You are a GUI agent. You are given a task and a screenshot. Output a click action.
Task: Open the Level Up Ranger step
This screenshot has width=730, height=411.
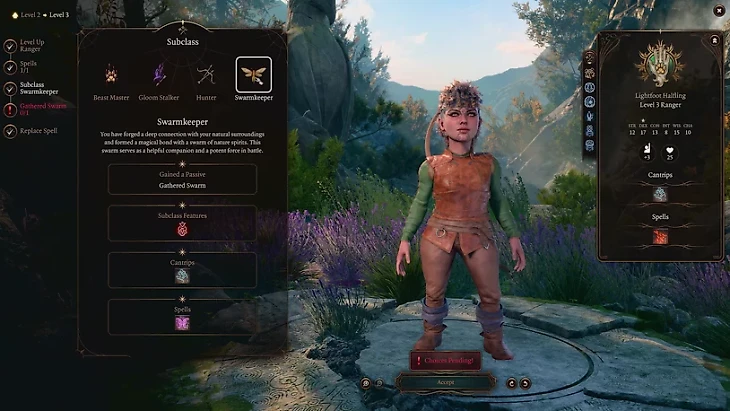33,47
